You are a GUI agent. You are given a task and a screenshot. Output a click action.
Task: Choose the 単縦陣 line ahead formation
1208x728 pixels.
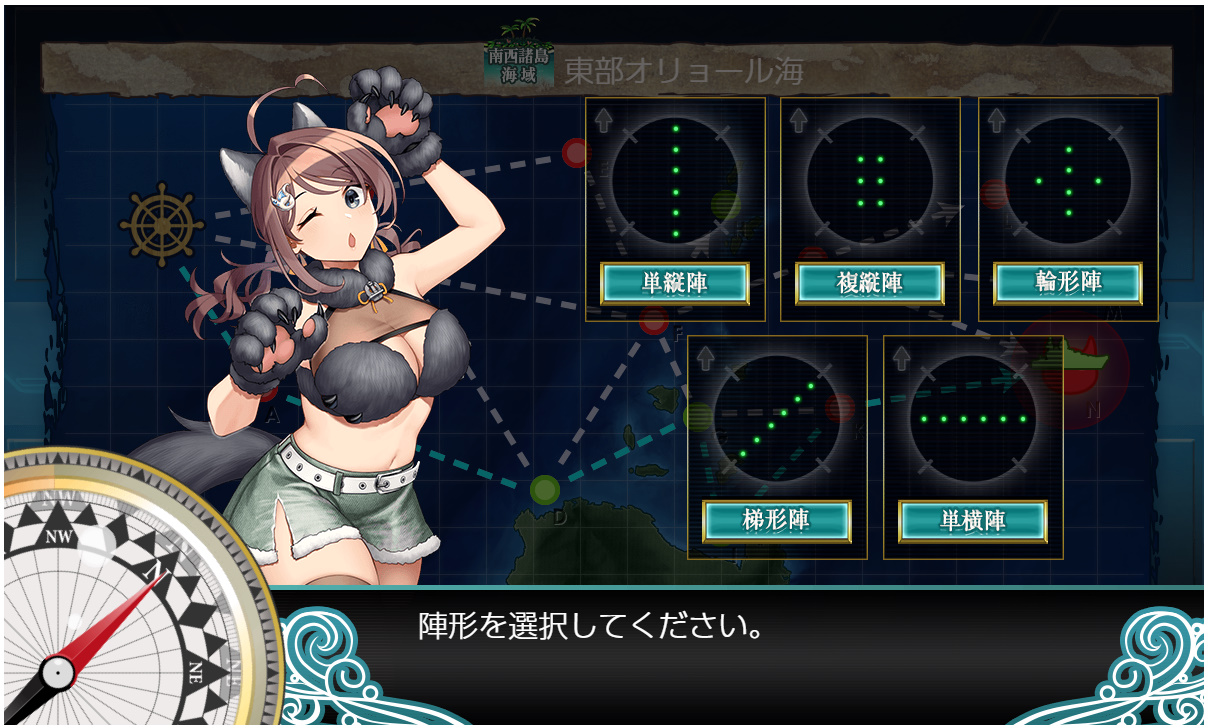click(x=675, y=284)
